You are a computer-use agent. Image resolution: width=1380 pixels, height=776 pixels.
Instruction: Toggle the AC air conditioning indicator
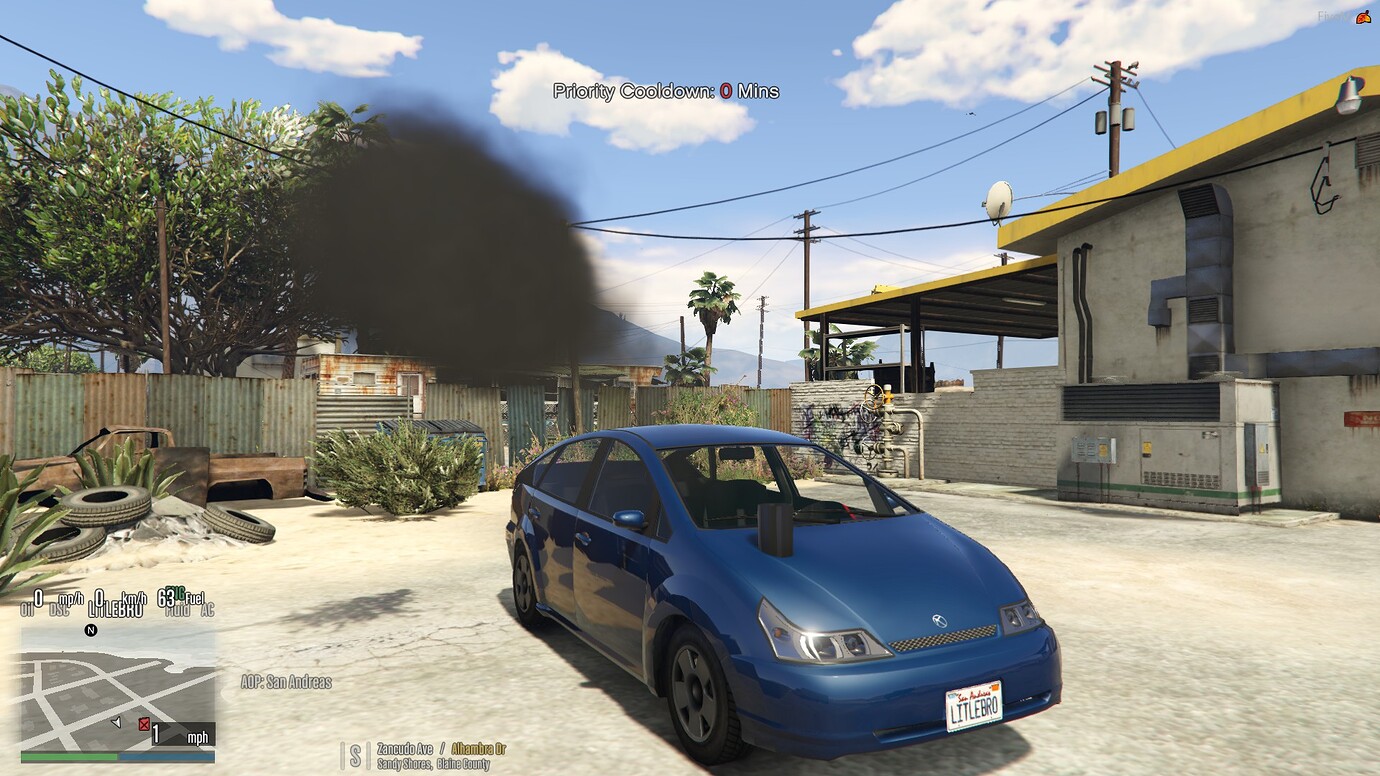point(209,610)
